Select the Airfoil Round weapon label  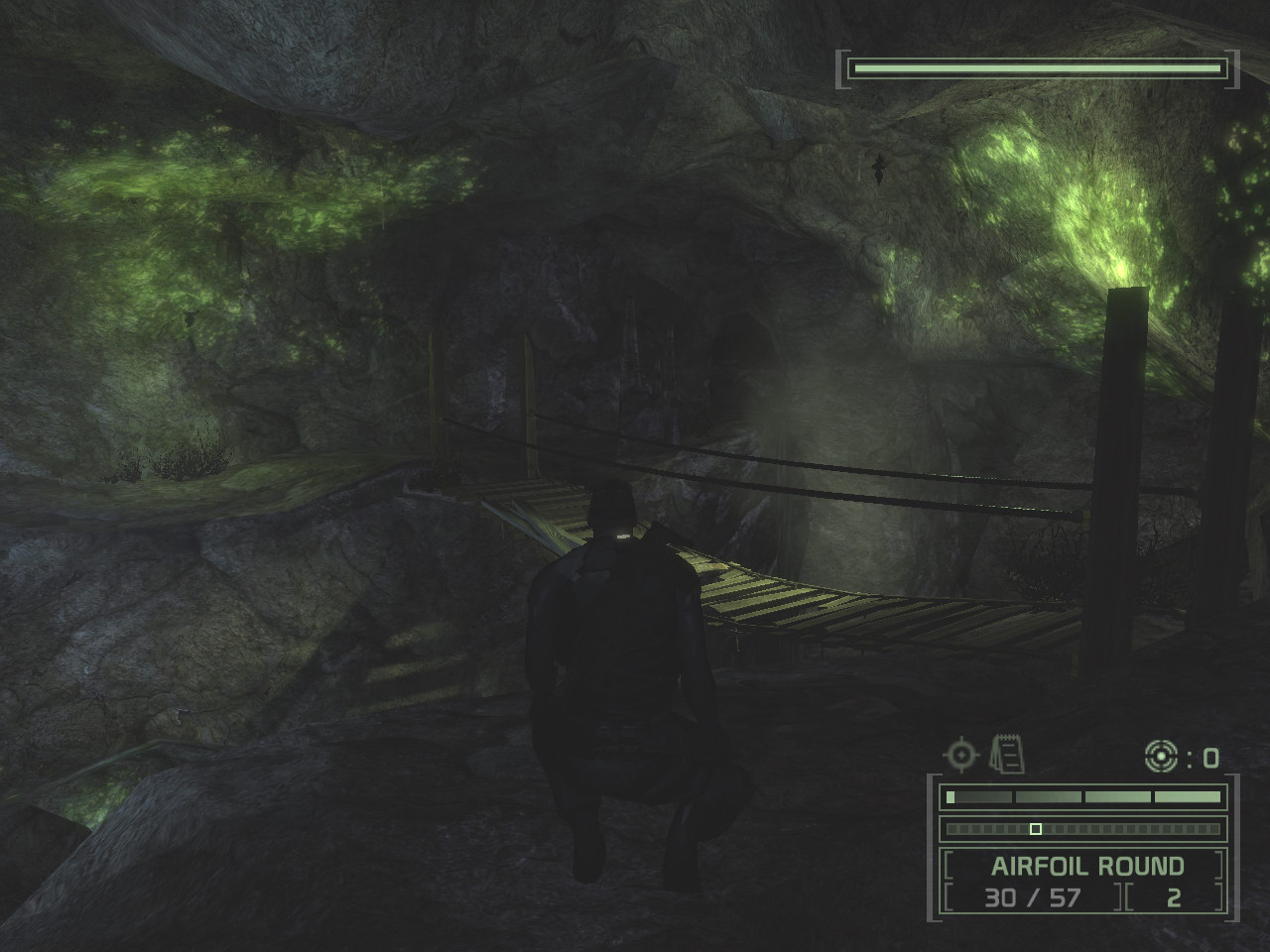pos(1087,866)
